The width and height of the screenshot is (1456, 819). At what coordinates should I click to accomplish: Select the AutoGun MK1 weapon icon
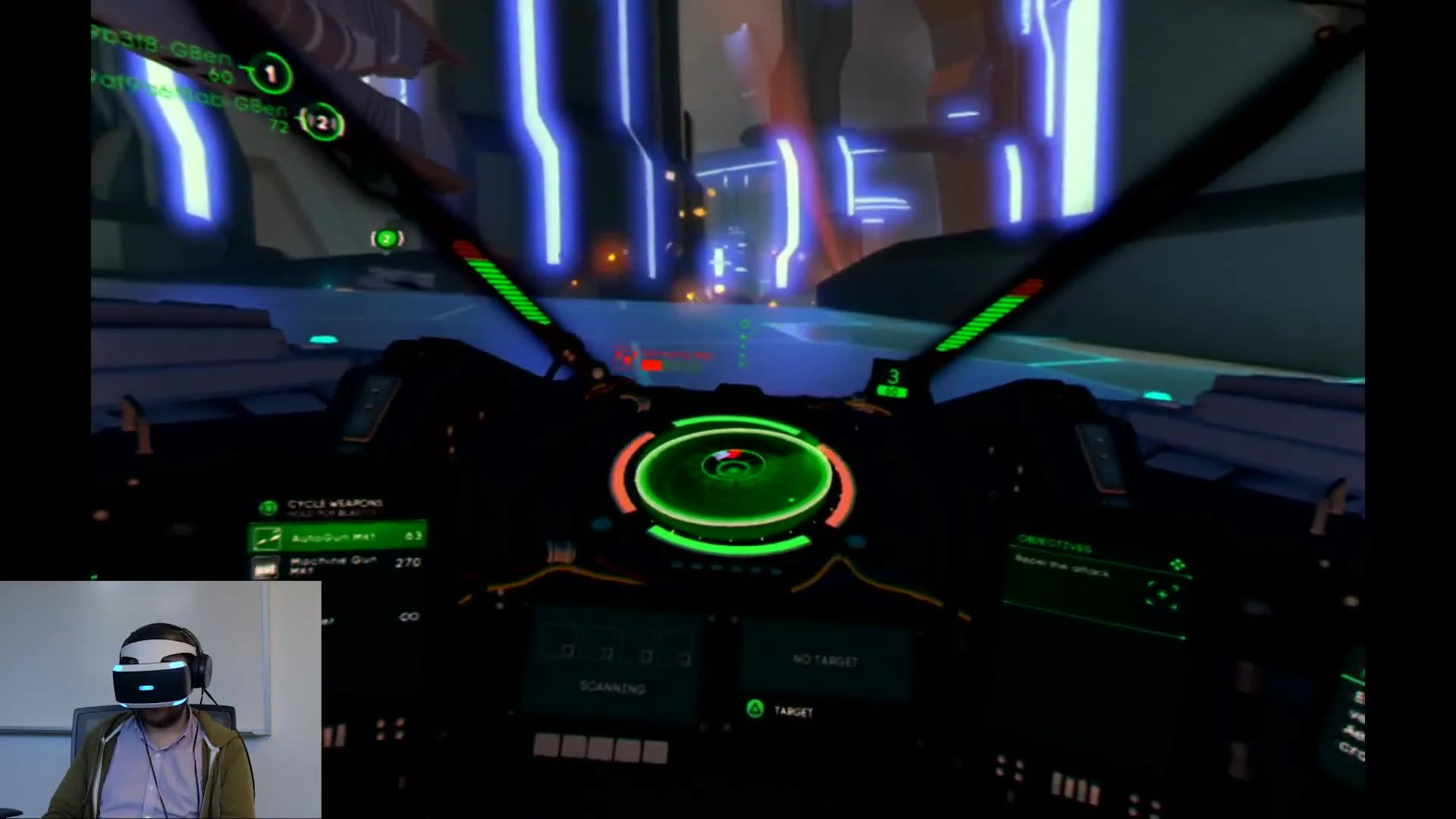click(x=269, y=538)
